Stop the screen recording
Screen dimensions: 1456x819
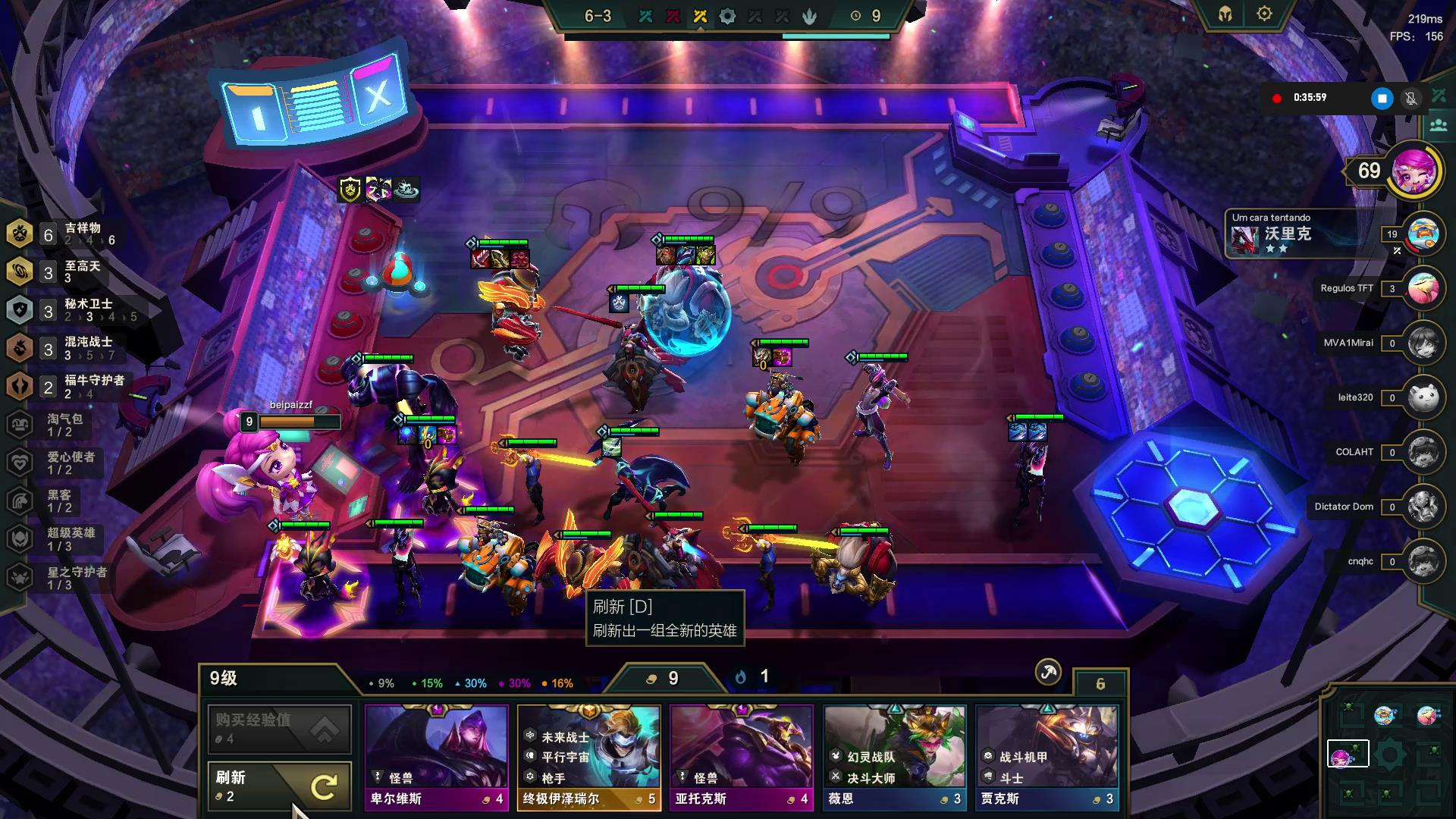[x=1382, y=99]
